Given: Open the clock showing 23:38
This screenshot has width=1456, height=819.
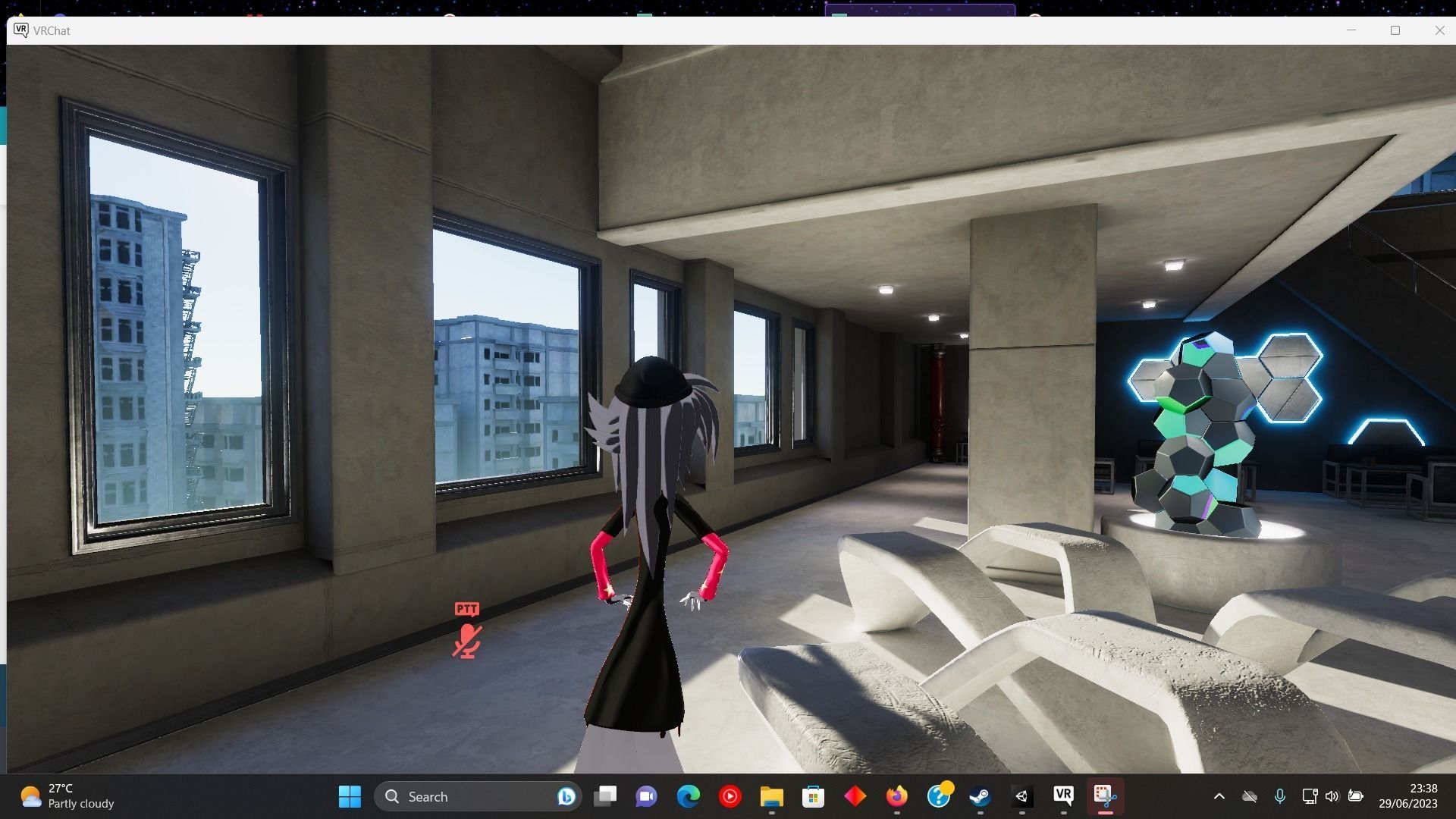Looking at the screenshot, I should [1416, 796].
